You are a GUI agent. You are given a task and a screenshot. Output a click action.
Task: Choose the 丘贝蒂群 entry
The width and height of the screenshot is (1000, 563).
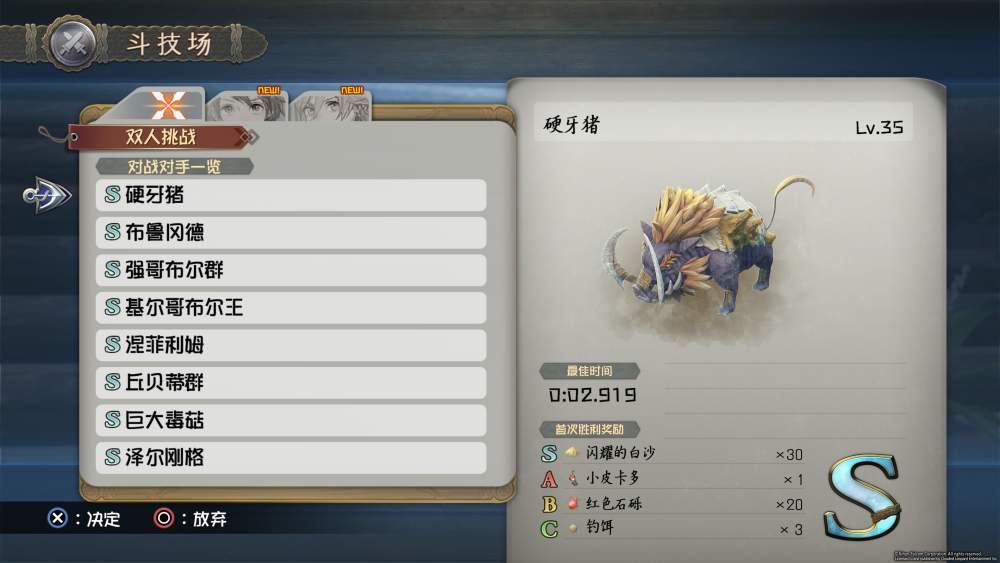tap(290, 383)
